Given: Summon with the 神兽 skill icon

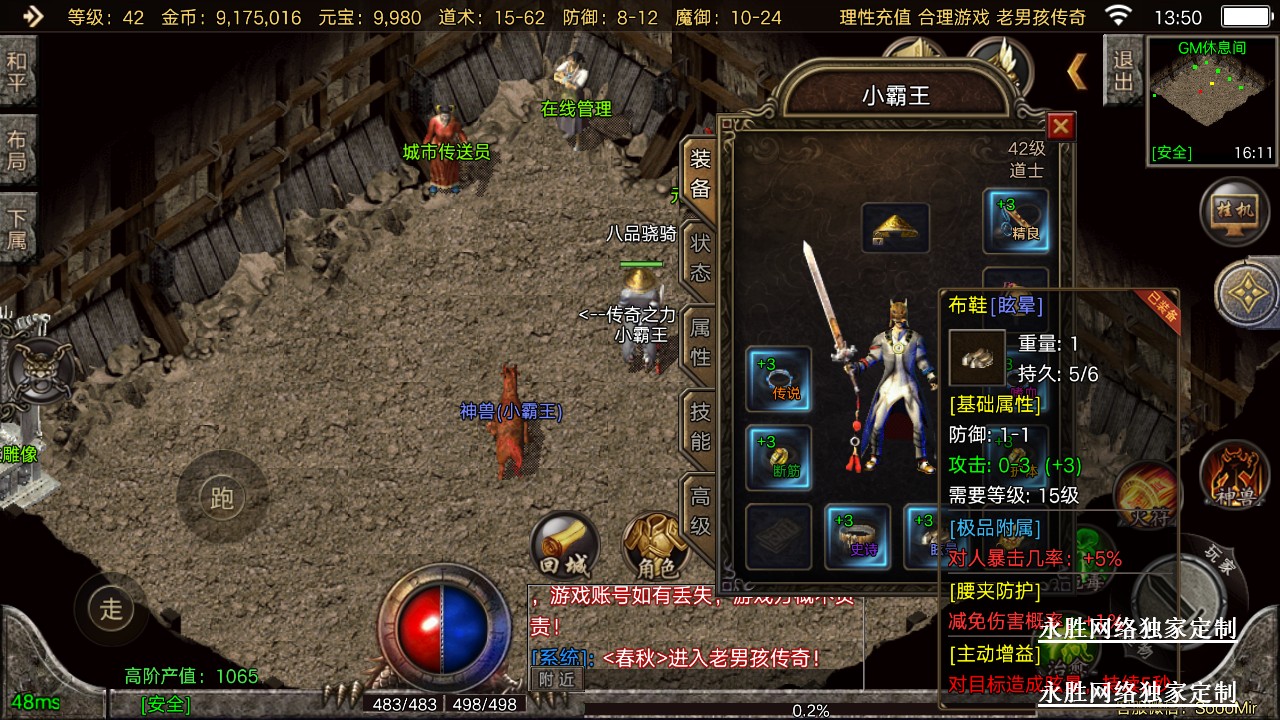Looking at the screenshot, I should [1233, 475].
